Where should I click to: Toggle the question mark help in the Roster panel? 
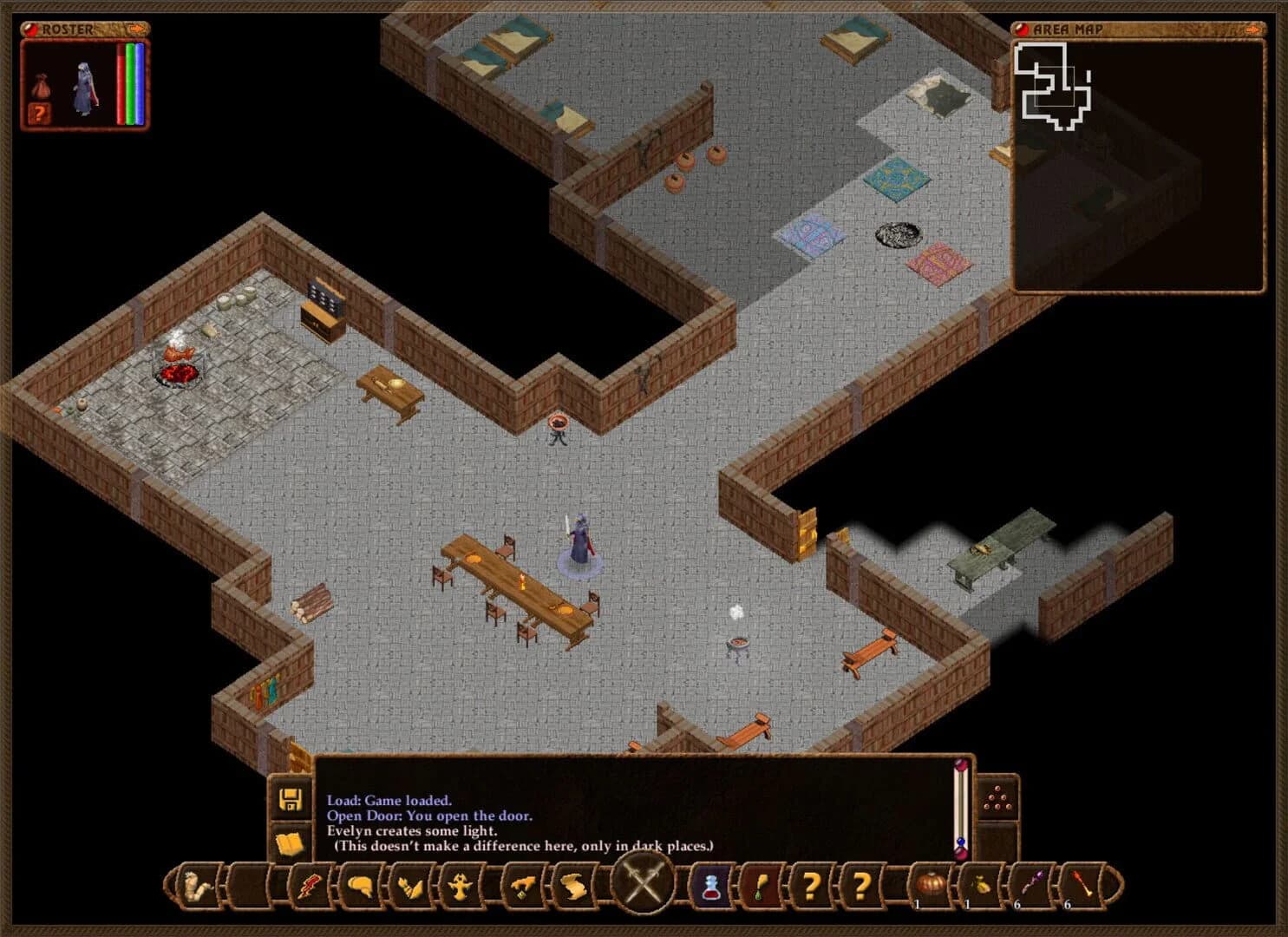click(x=39, y=114)
